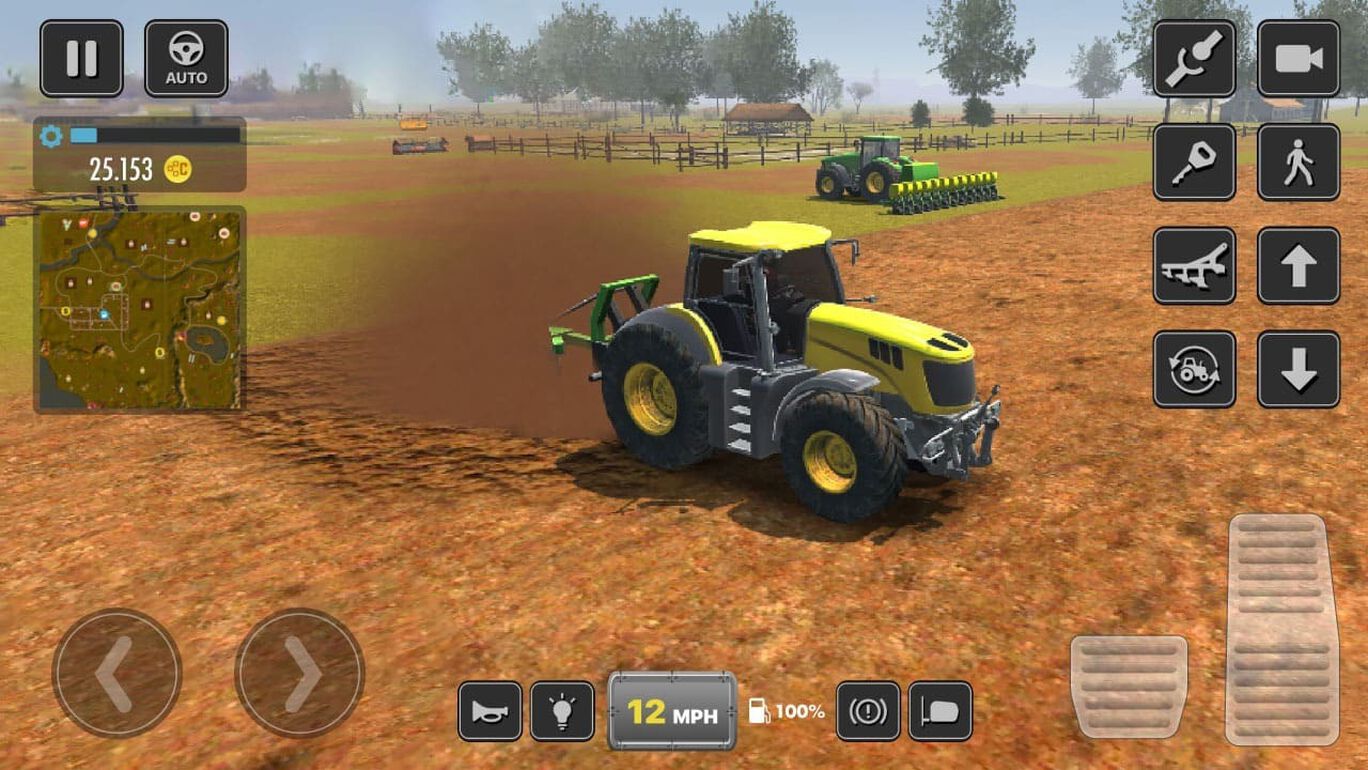Click the side mirror button

coord(940,711)
